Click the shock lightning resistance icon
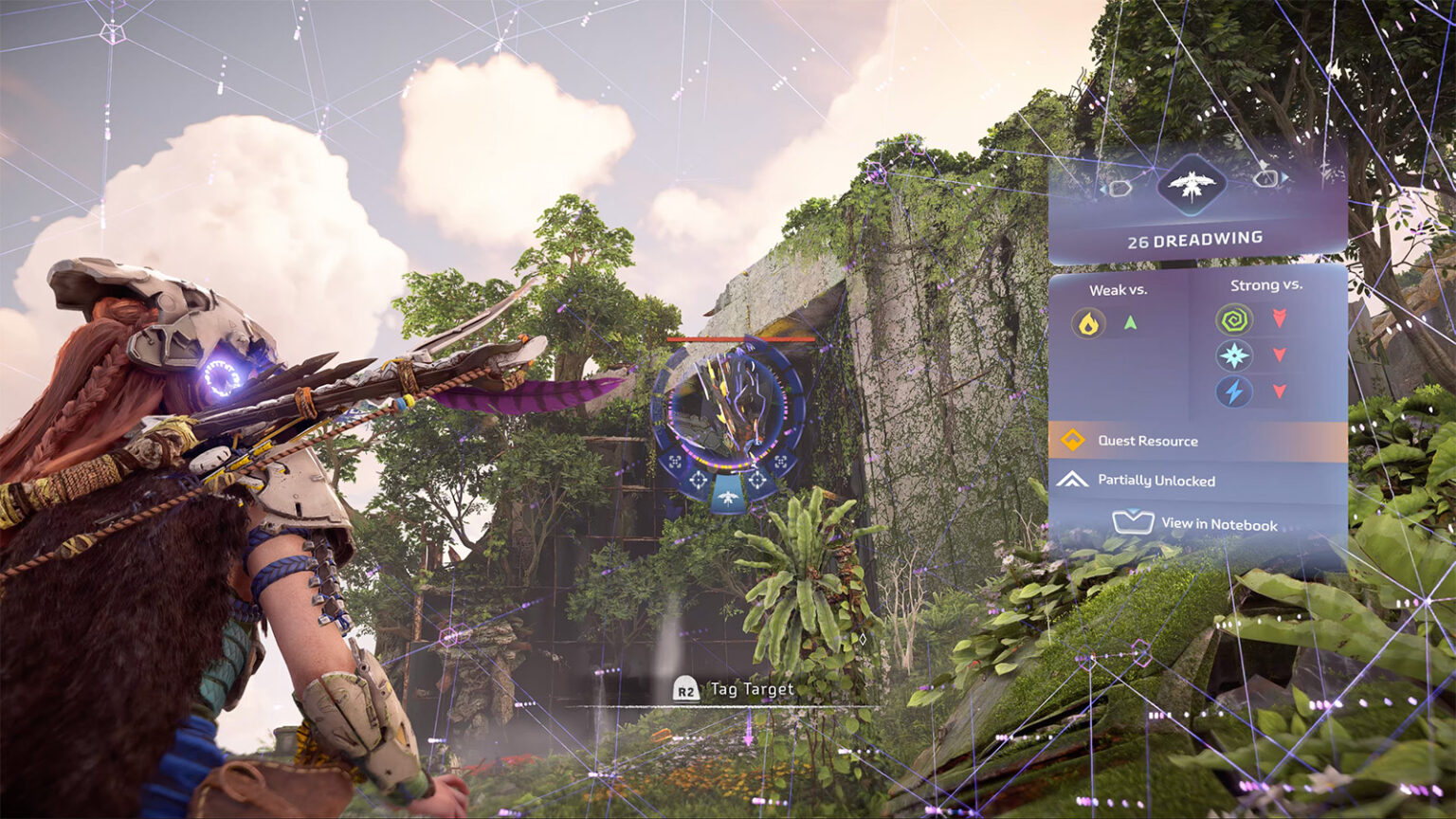This screenshot has height=819, width=1456. pos(1233,391)
